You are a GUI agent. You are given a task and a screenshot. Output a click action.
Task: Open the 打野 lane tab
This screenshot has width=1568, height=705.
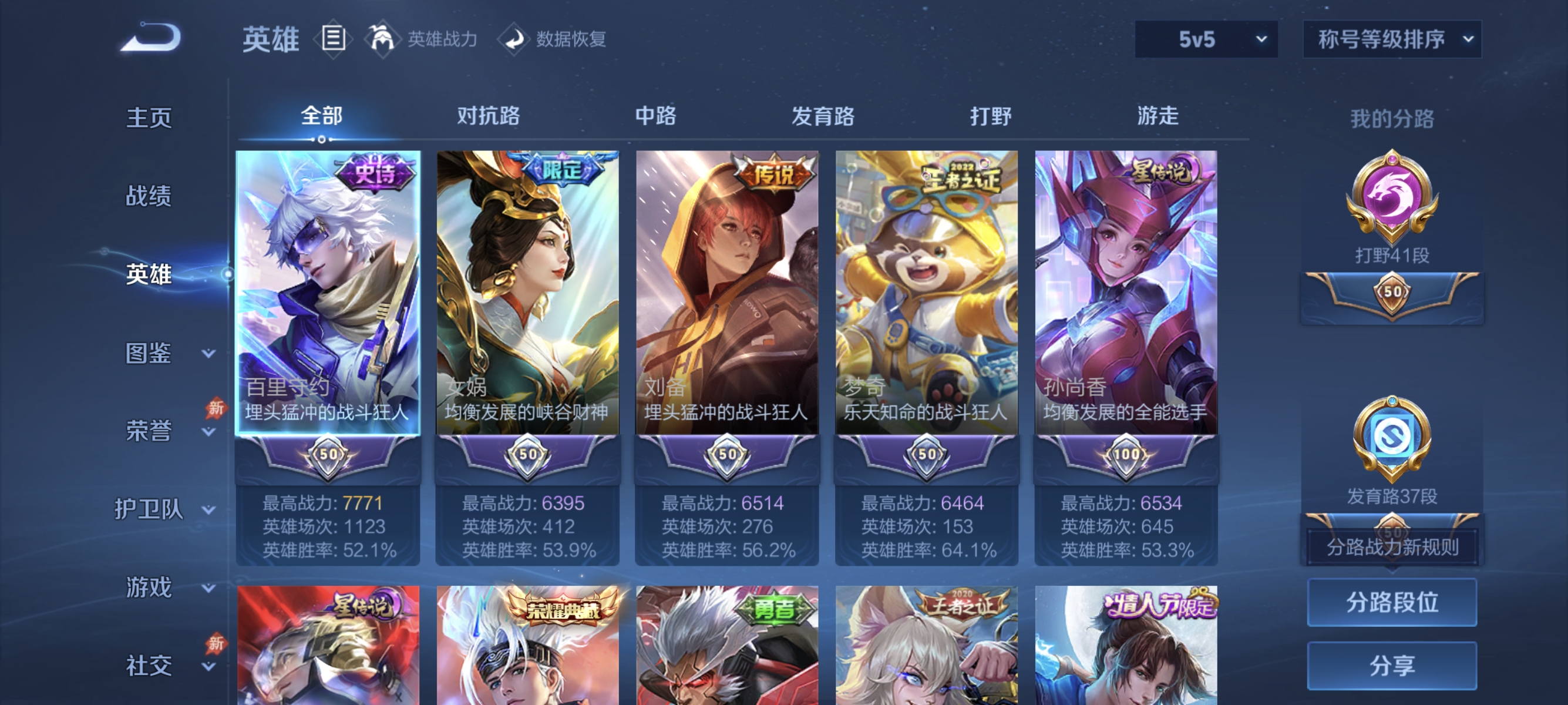pos(990,117)
